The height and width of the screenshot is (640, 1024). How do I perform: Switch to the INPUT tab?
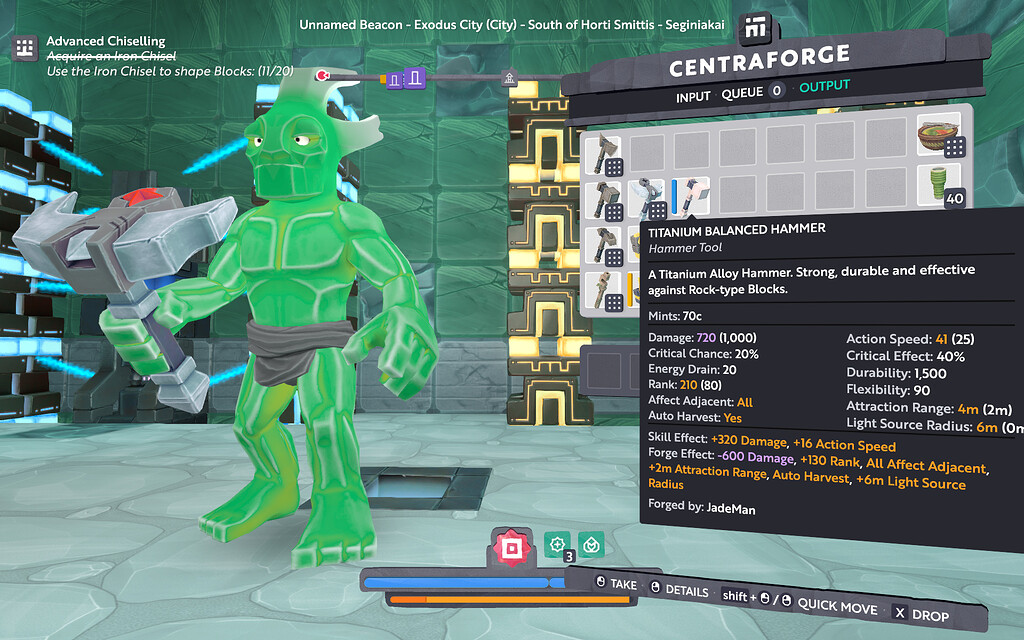point(693,96)
